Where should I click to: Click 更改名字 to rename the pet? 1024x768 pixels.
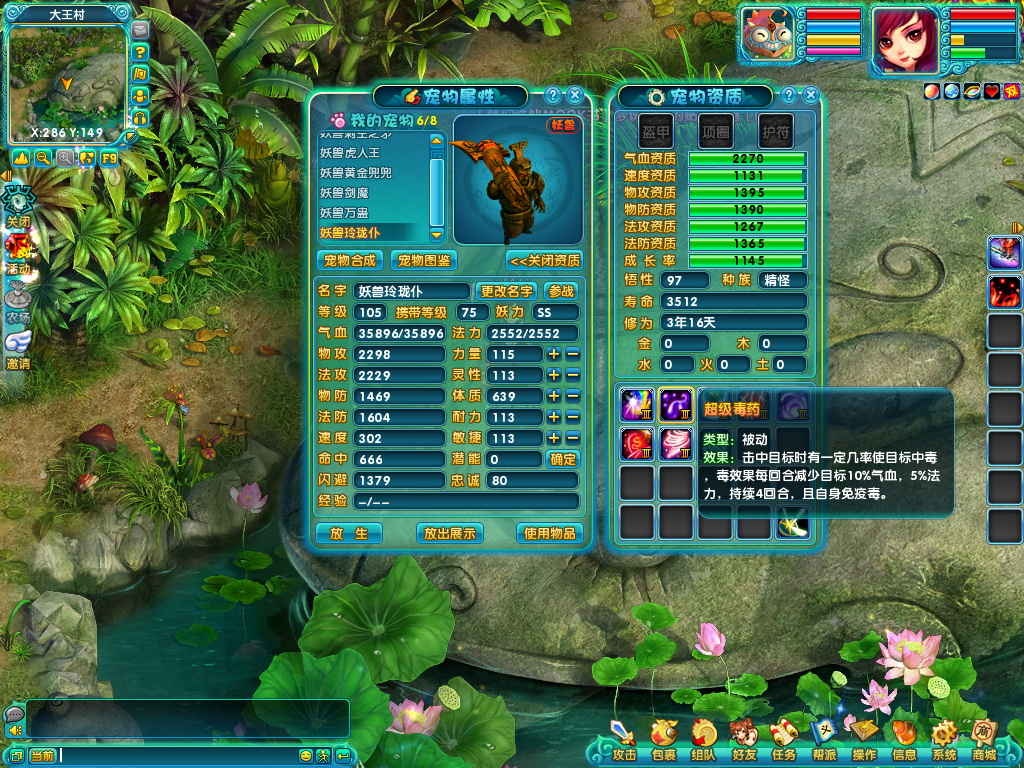(507, 291)
